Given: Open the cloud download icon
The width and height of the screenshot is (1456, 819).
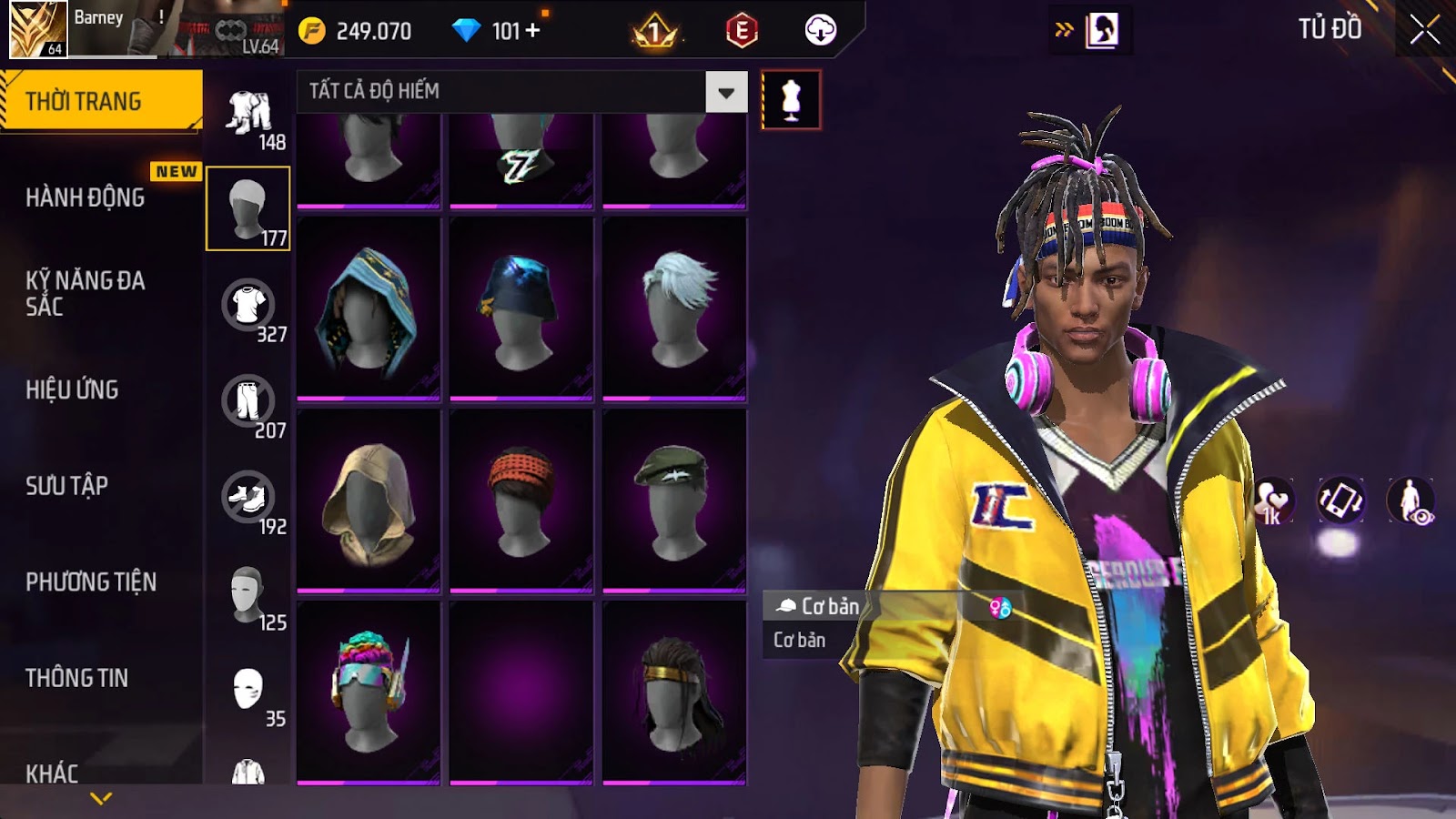Looking at the screenshot, I should point(820,31).
